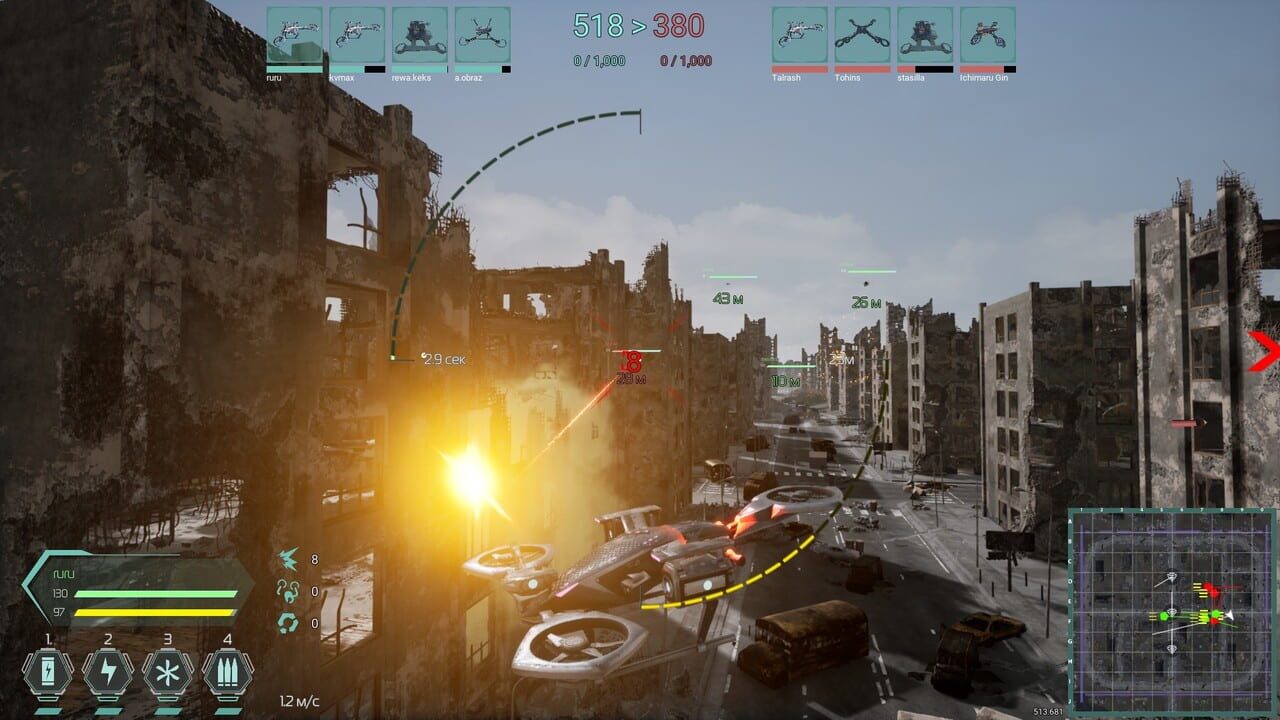This screenshot has width=1280, height=720.
Task: Activate the repair ability in slot 3
Action: click(x=169, y=672)
